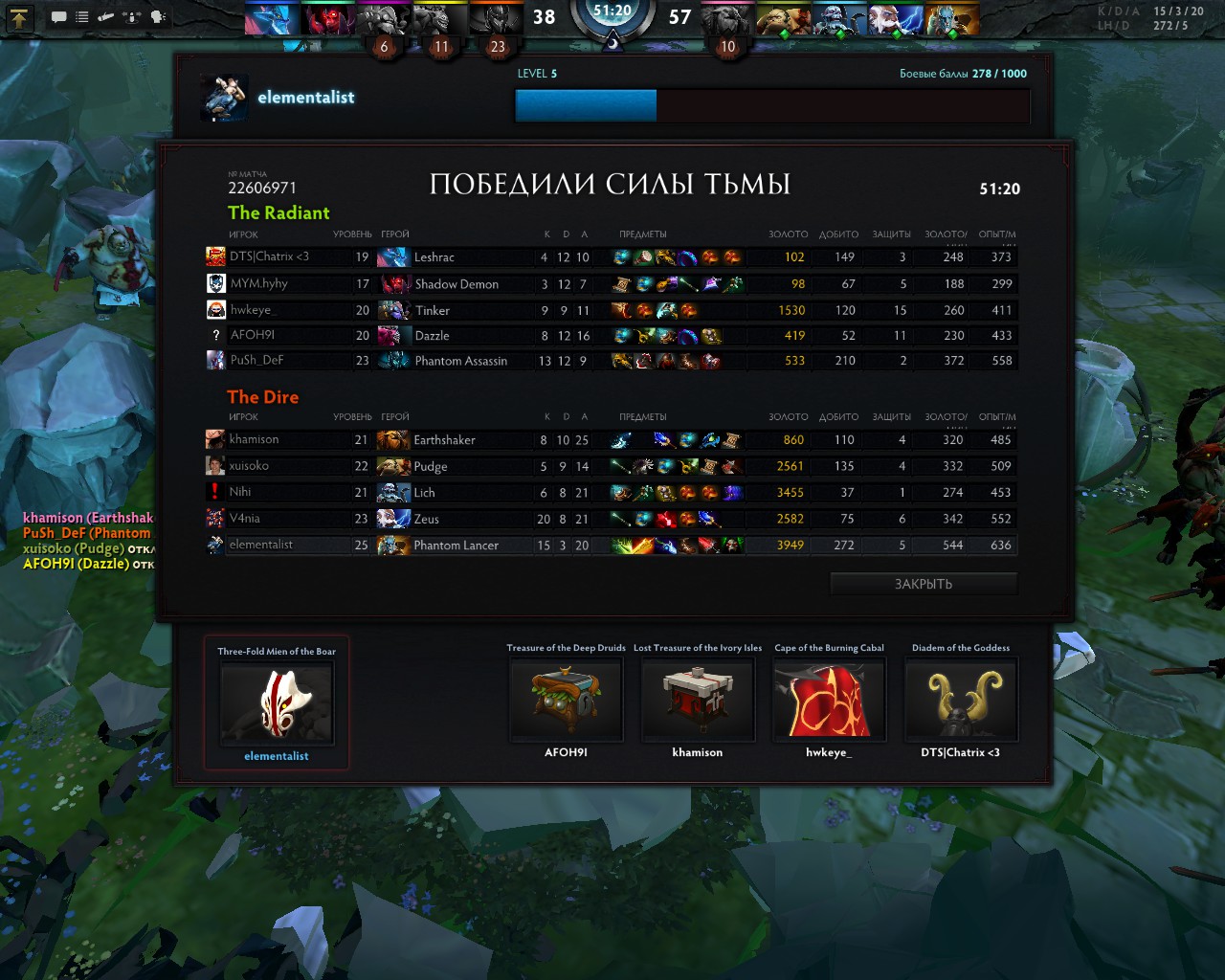Inspect Treasure of the Deep Druids drop
This screenshot has width=1225, height=980.
click(x=566, y=701)
